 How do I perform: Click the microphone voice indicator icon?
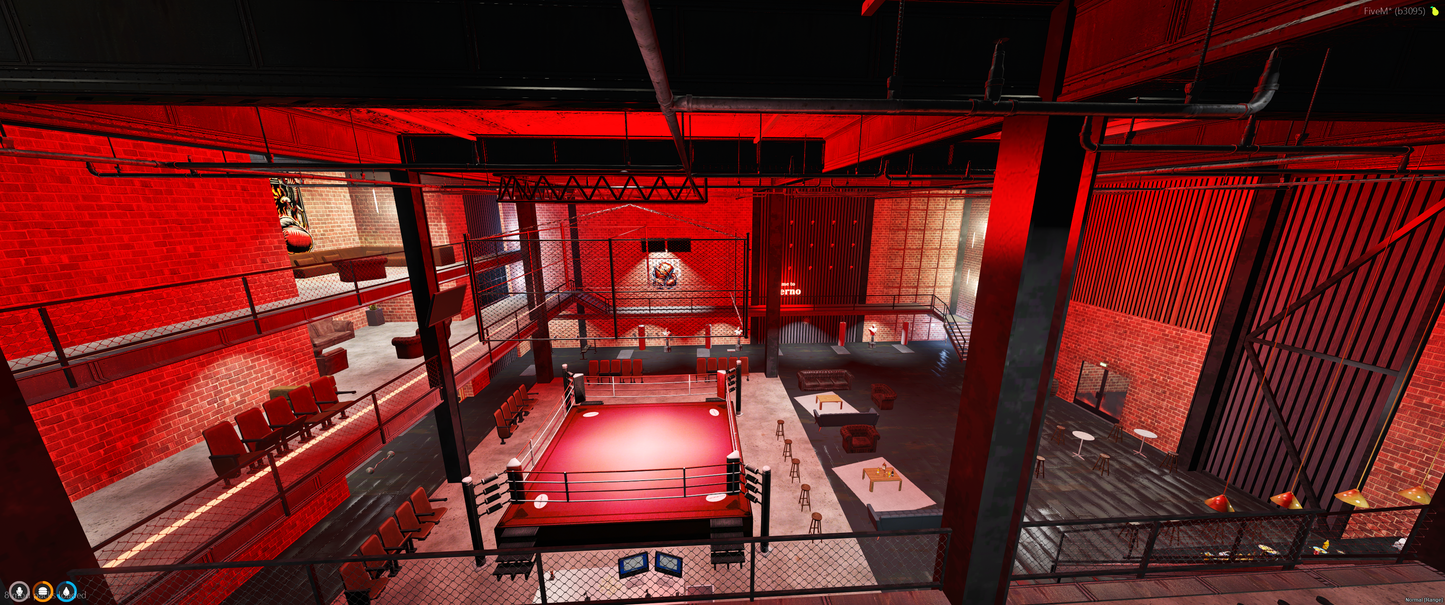19,592
